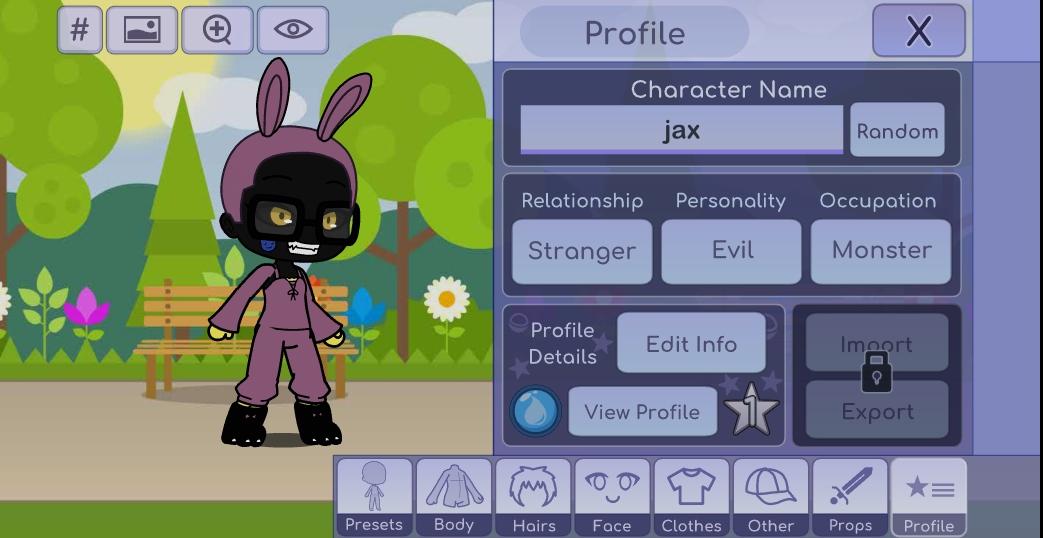
Task: Activate the magnifier zoom button
Action: [x=217, y=30]
